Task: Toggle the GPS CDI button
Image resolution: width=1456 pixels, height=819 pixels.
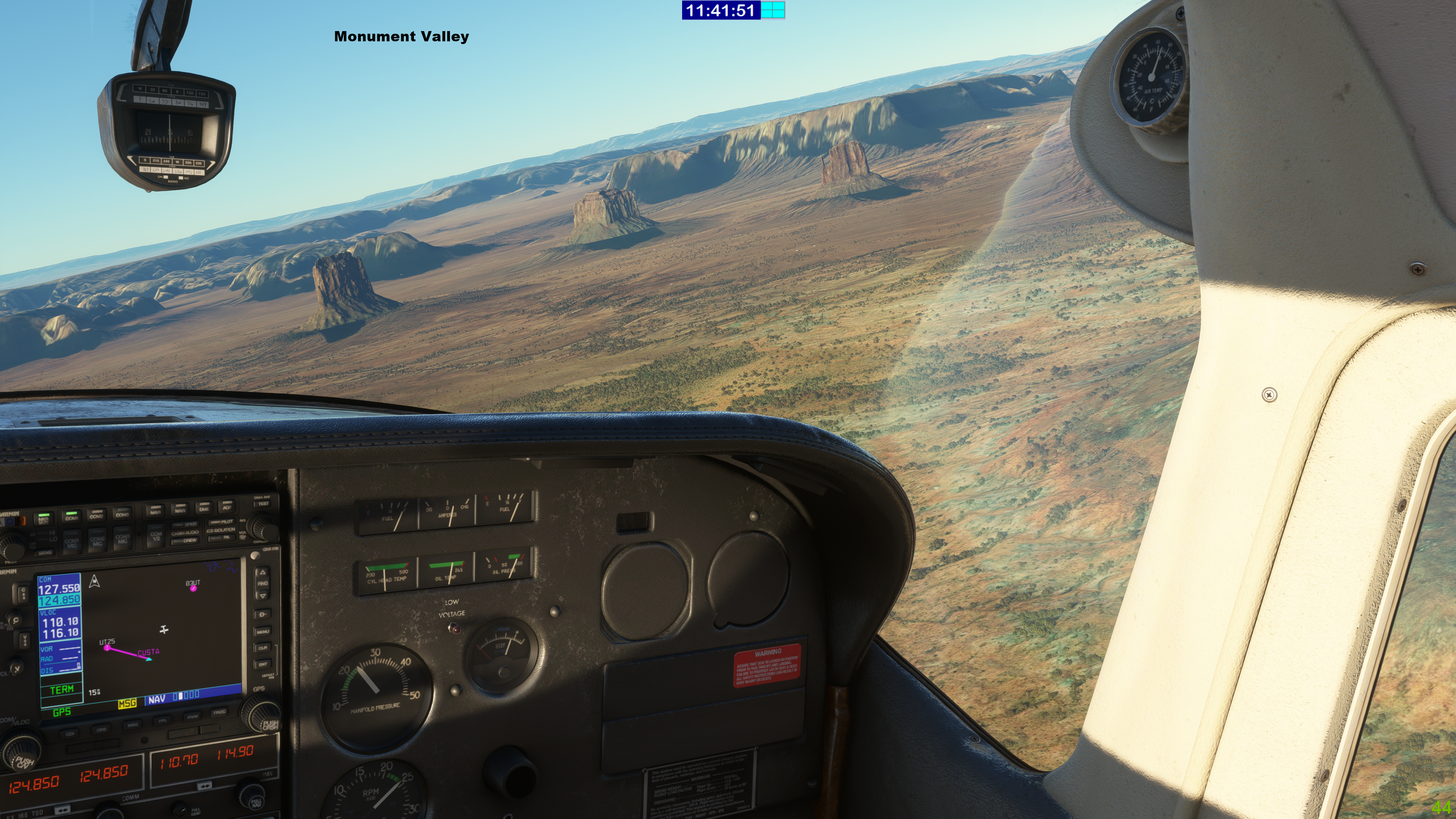Action: point(70,734)
